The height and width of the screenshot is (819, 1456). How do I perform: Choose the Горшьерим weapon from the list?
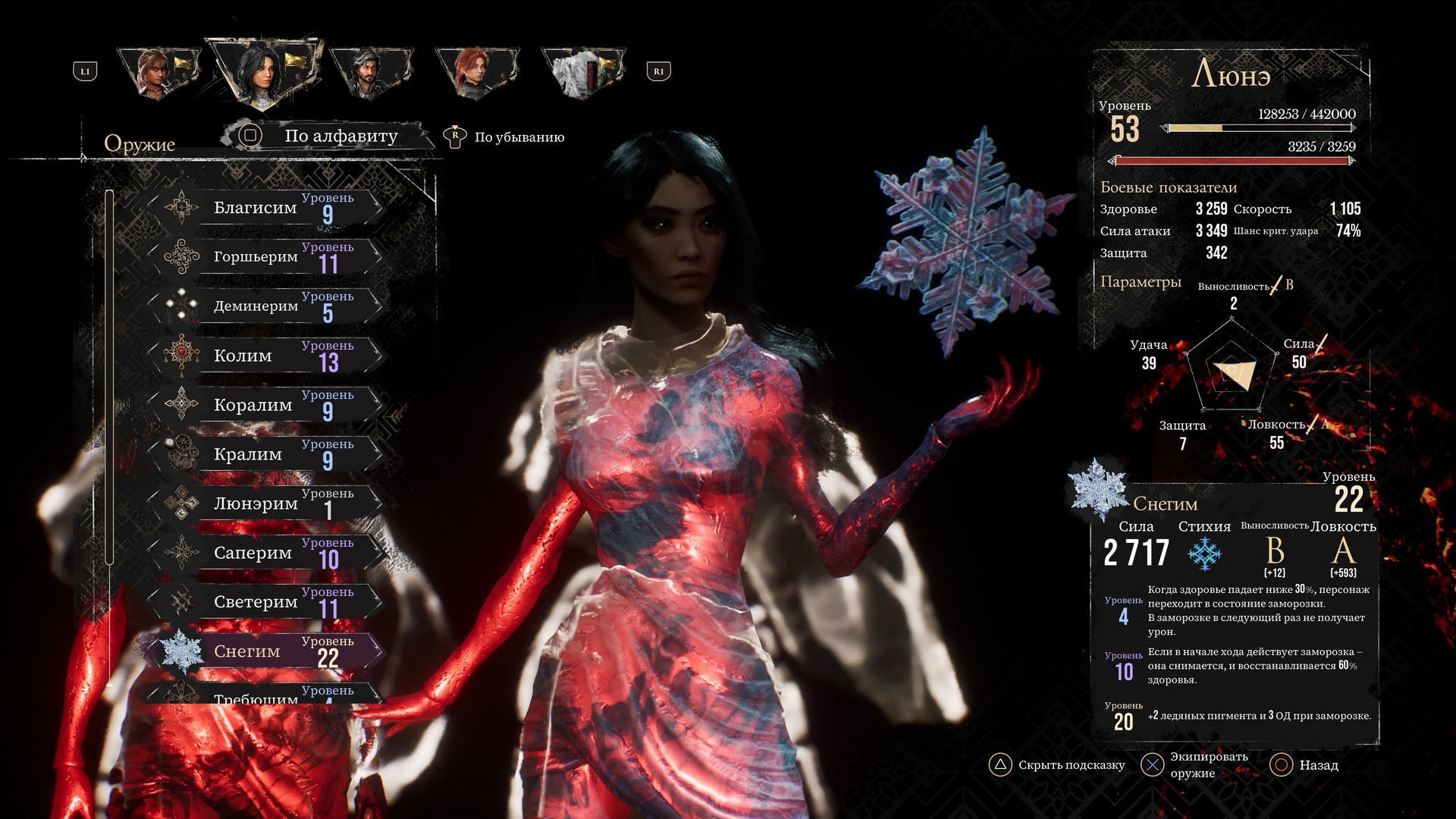coord(265,256)
